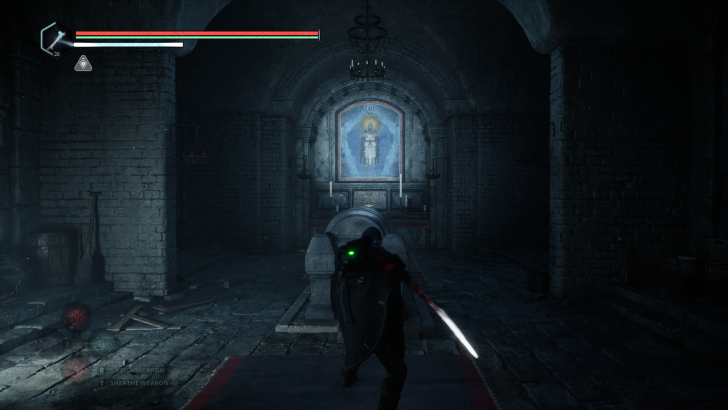The image size is (728, 410).
Task: Click the hexagonal weapon icon beside health bar
Action: 54,39
